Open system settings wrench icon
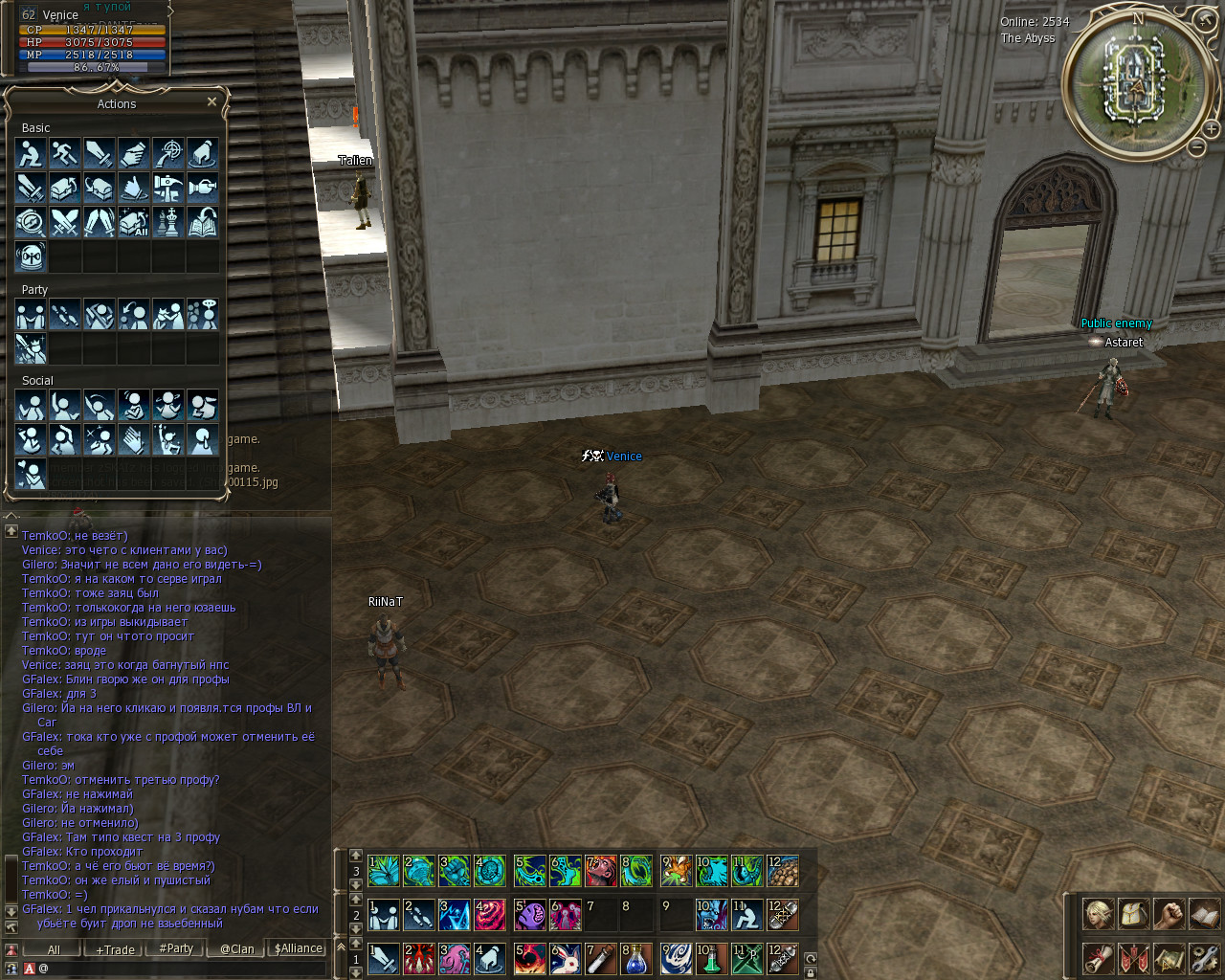The height and width of the screenshot is (980, 1225). click(x=1204, y=958)
